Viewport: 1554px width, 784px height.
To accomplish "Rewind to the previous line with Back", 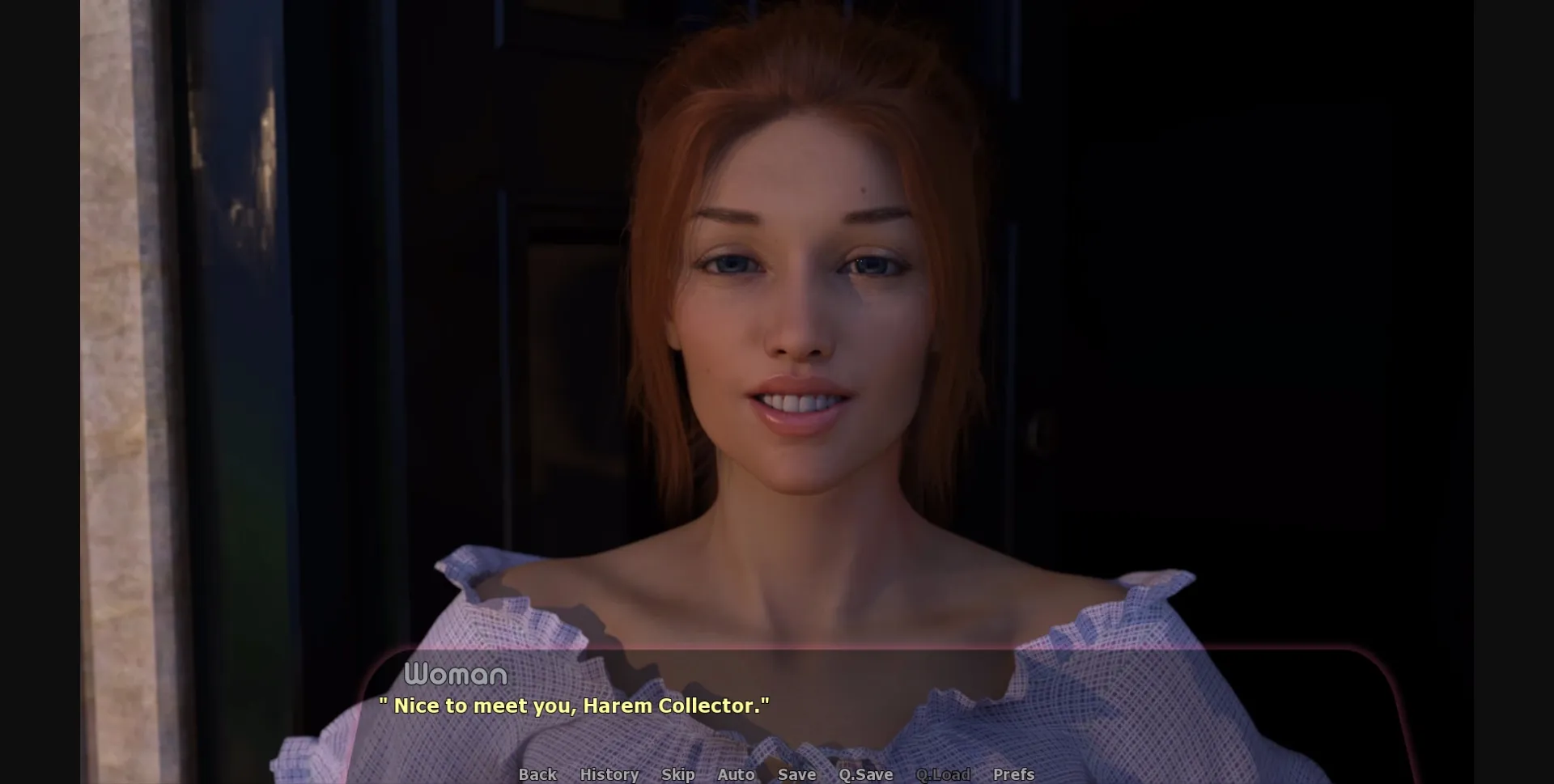I will 537,774.
